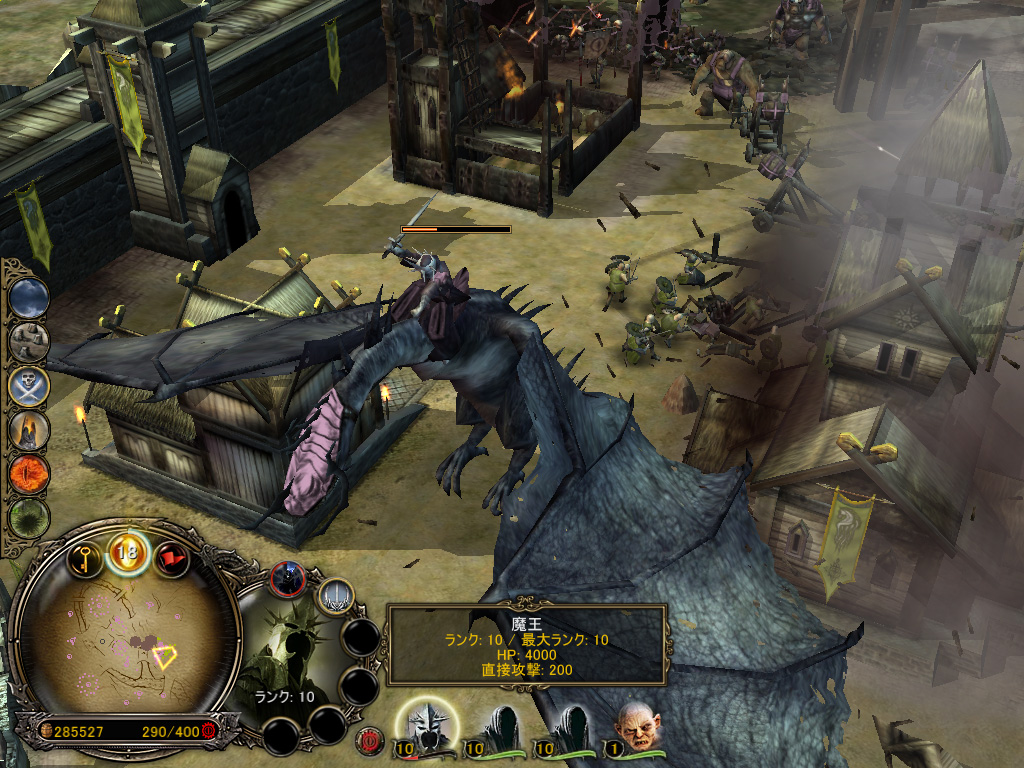Choose the green spiky vortex power
Screen dimensions: 1024x768
point(29,518)
